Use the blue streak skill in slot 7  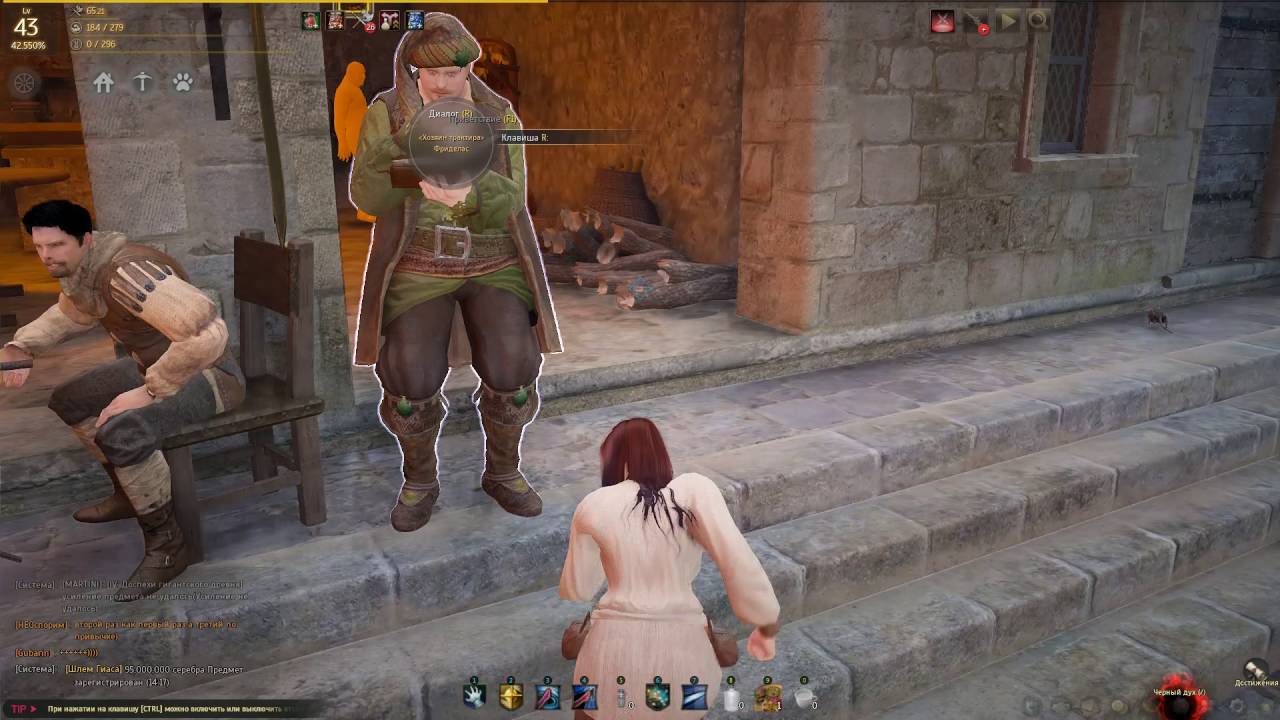tap(694, 696)
